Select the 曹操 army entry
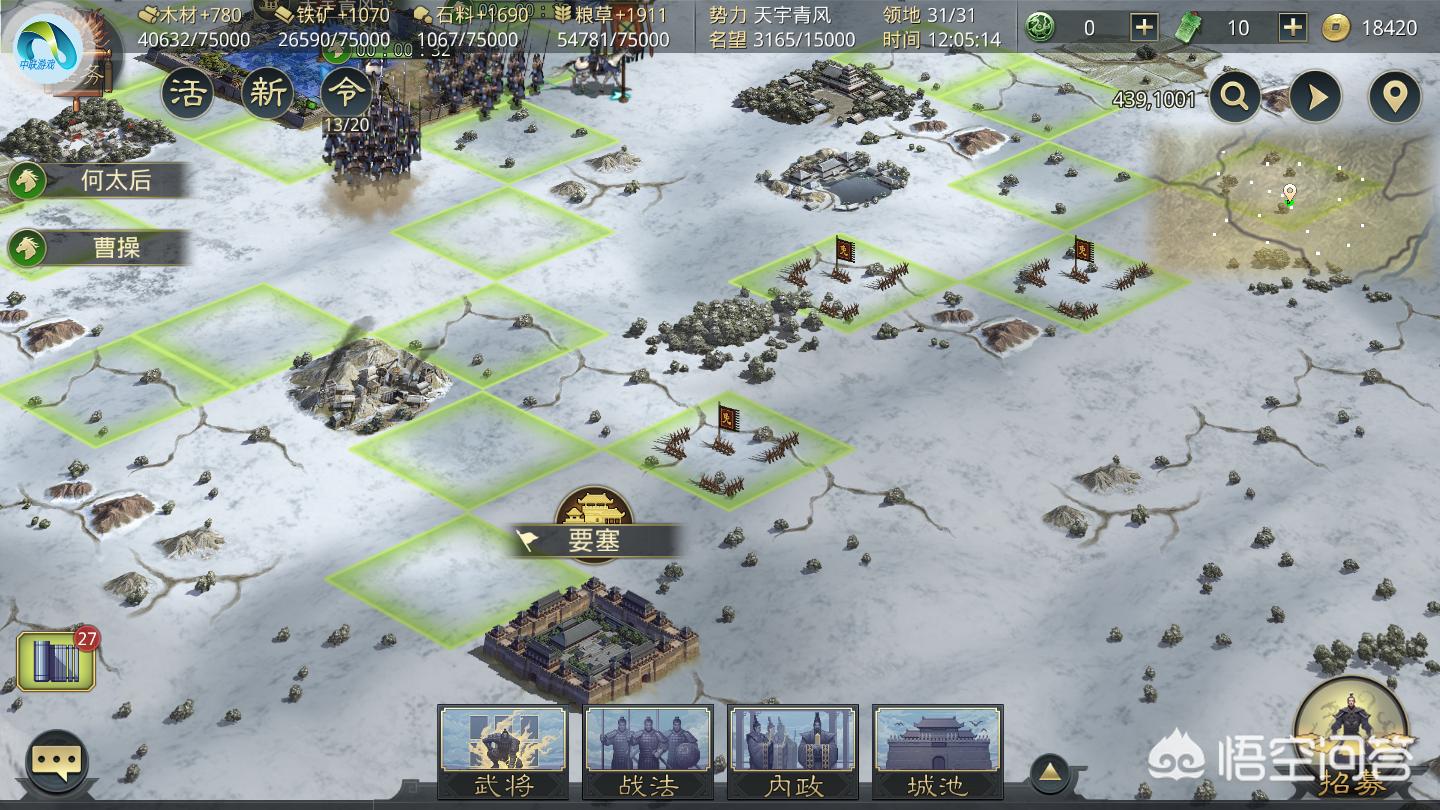 pyautogui.click(x=98, y=248)
